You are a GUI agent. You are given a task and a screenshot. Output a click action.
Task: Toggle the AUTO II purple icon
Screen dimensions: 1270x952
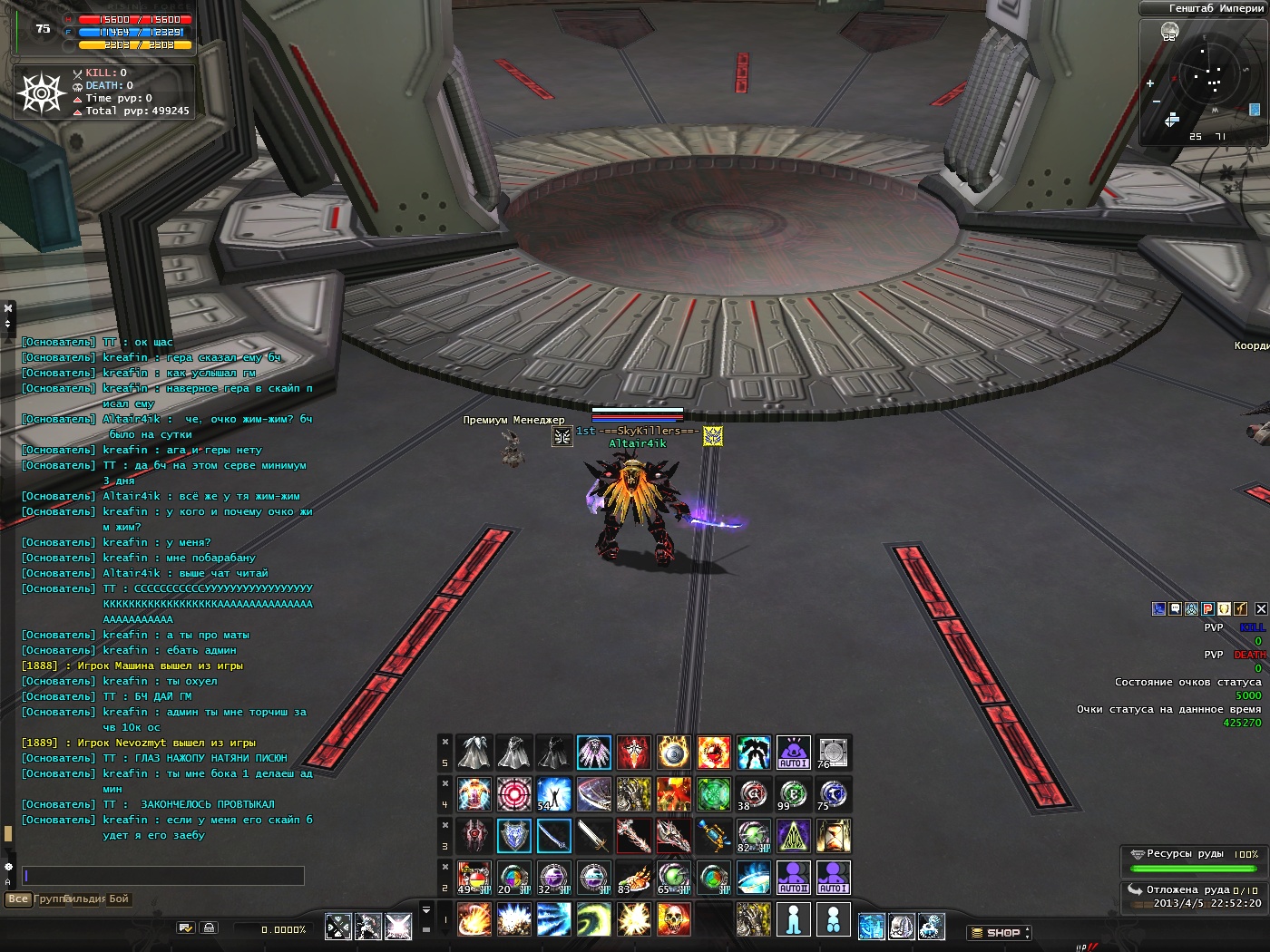793,878
